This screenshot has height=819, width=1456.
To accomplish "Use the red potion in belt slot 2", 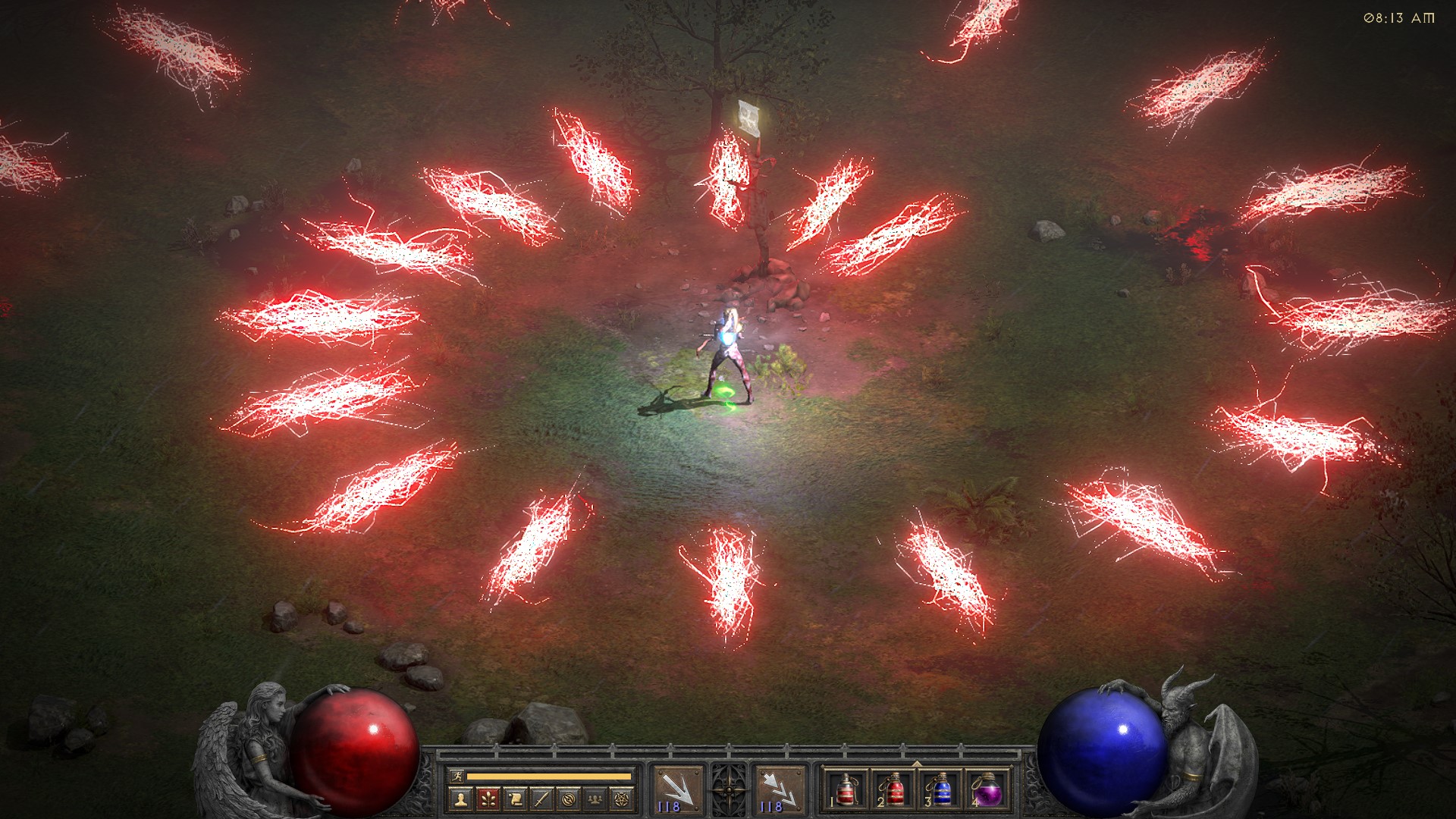I will tap(893, 790).
